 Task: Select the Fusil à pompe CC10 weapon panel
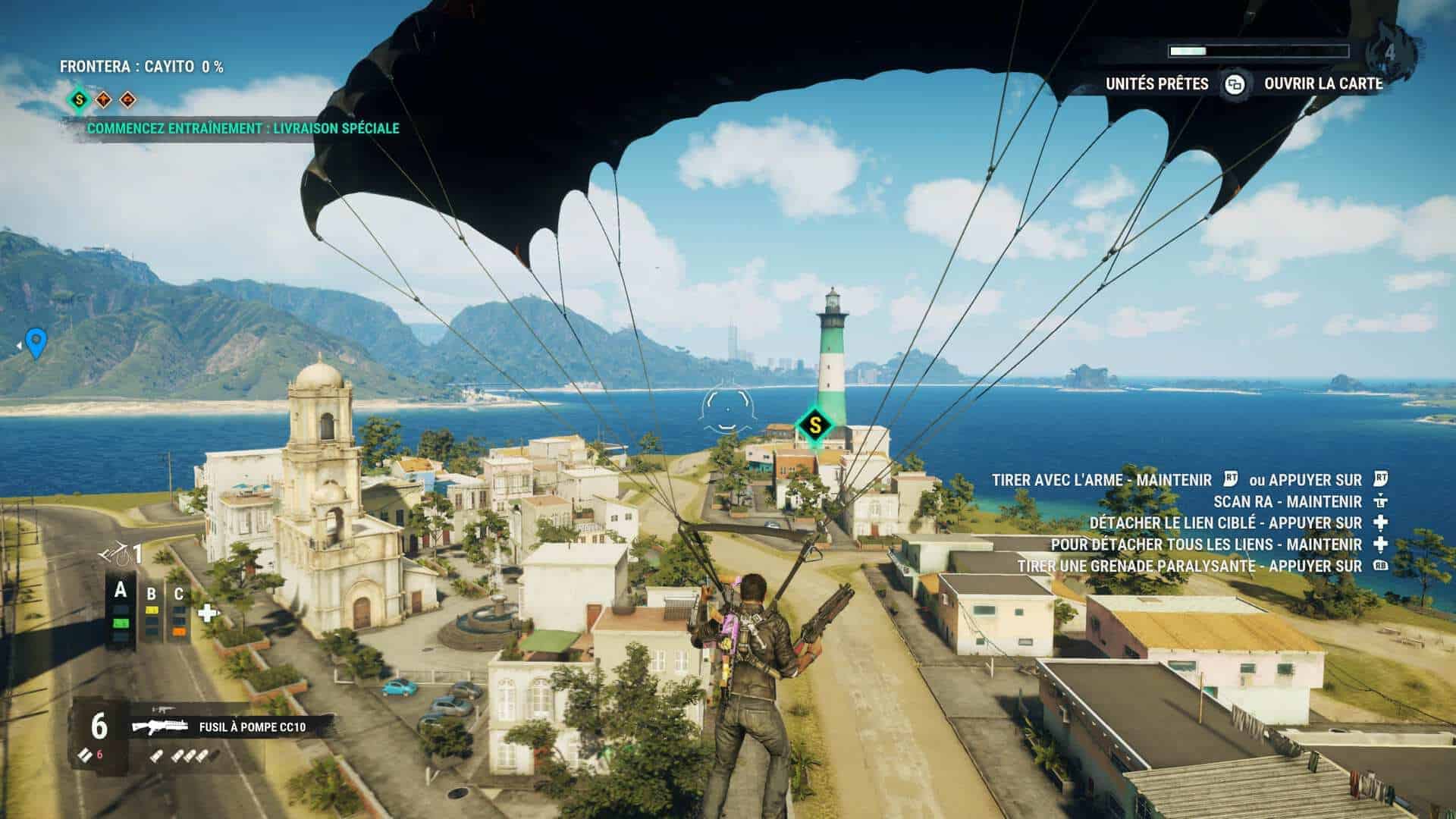227,727
